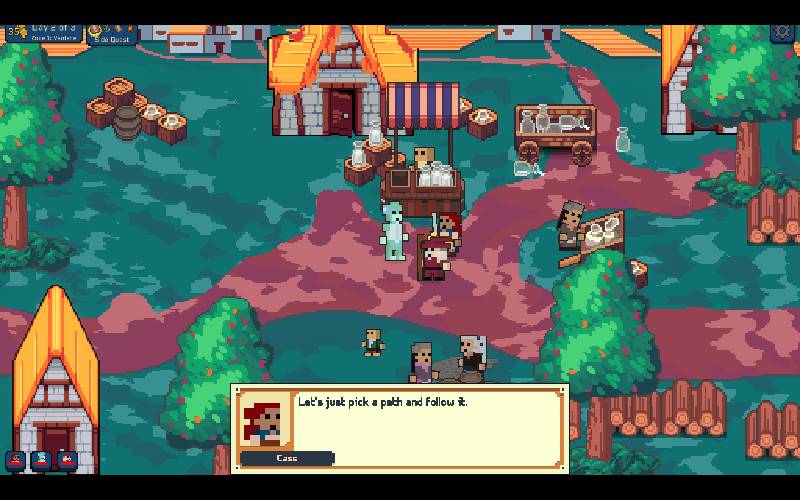Screen dimensions: 800x500
Task: Open the Side Quest tracker panel
Action: (110, 32)
